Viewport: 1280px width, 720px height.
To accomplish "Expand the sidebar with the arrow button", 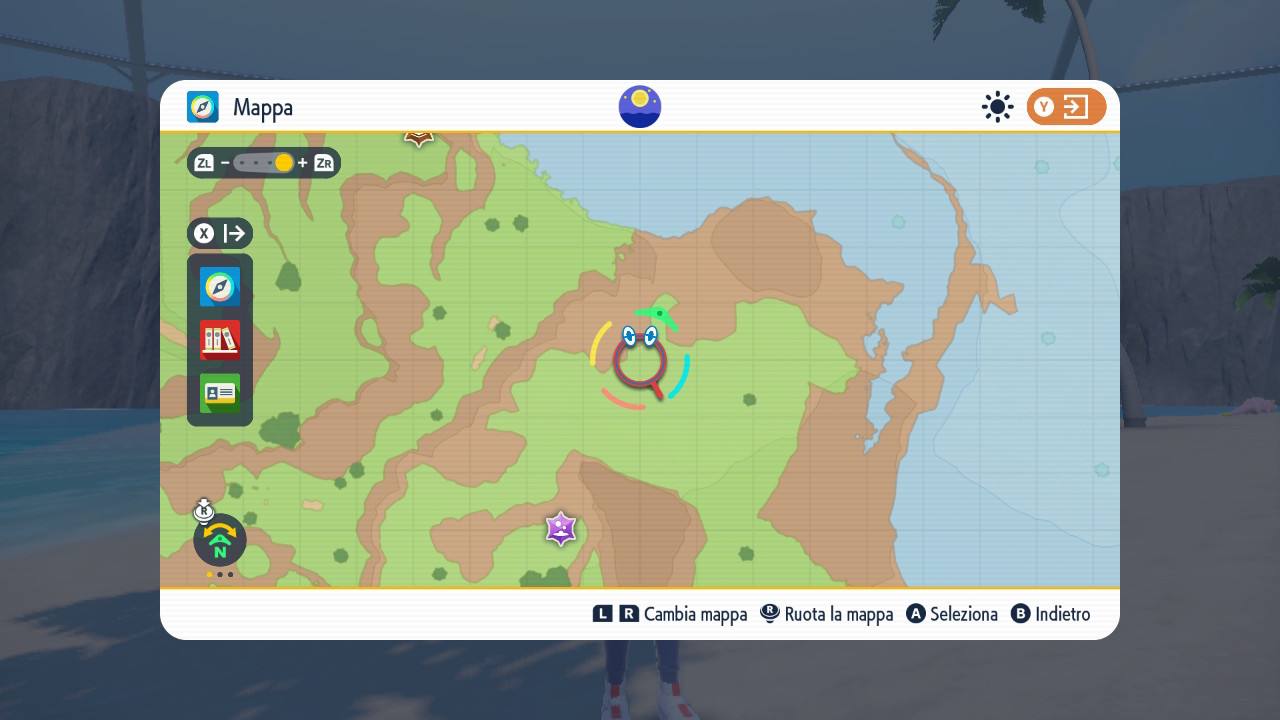I will [234, 233].
